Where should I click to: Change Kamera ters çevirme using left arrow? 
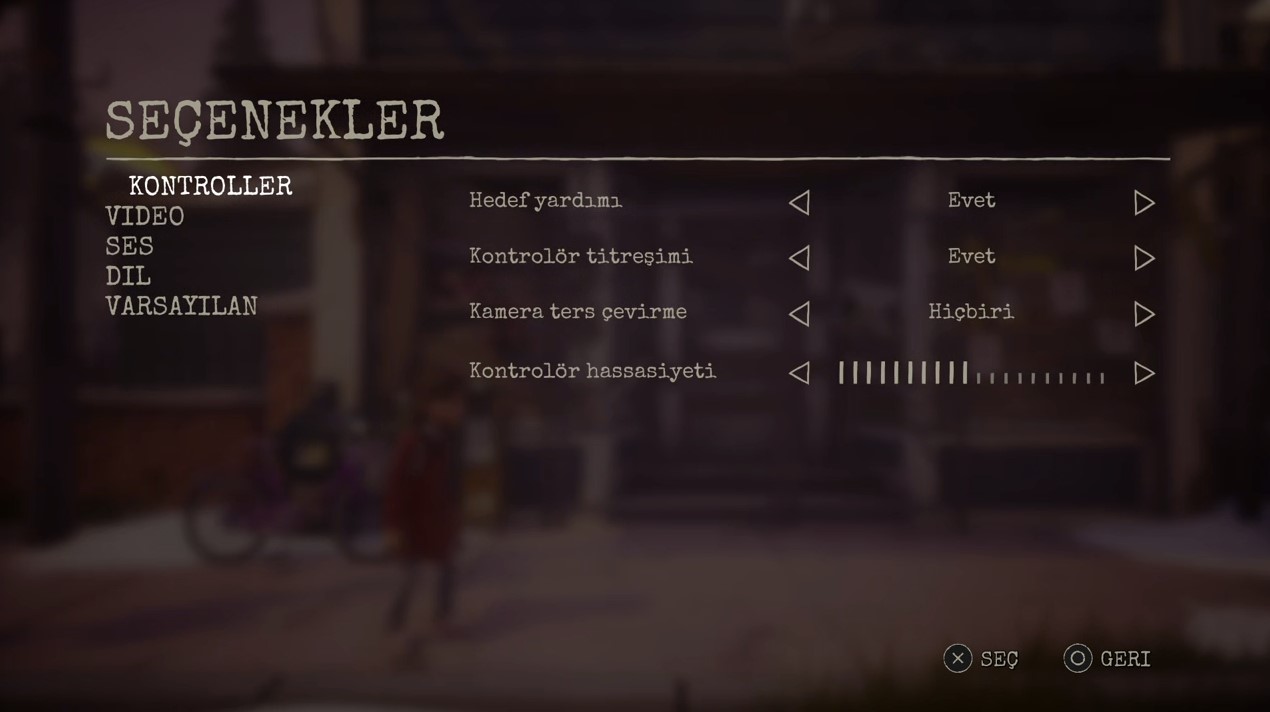coord(799,314)
